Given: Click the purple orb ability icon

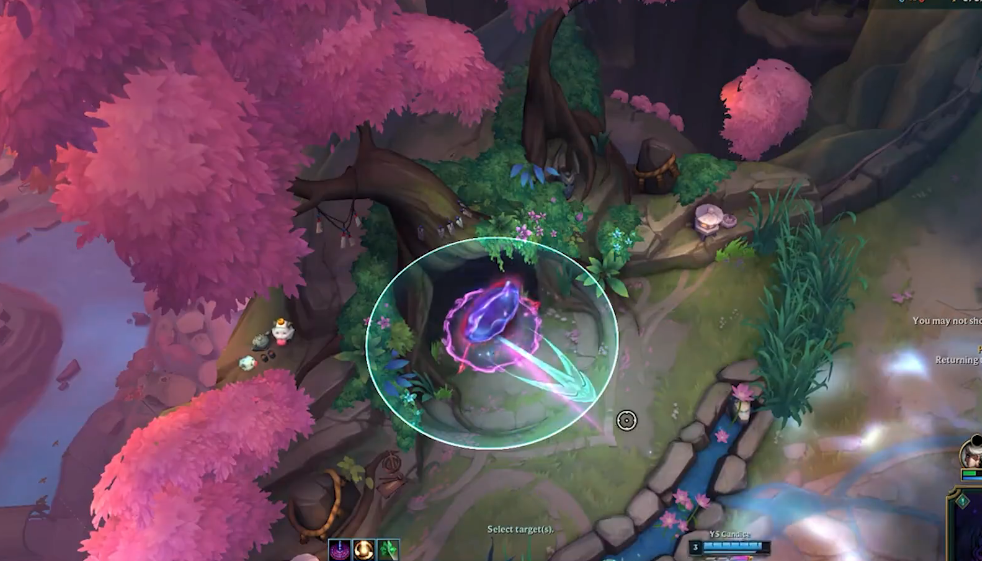Looking at the screenshot, I should coord(340,550).
